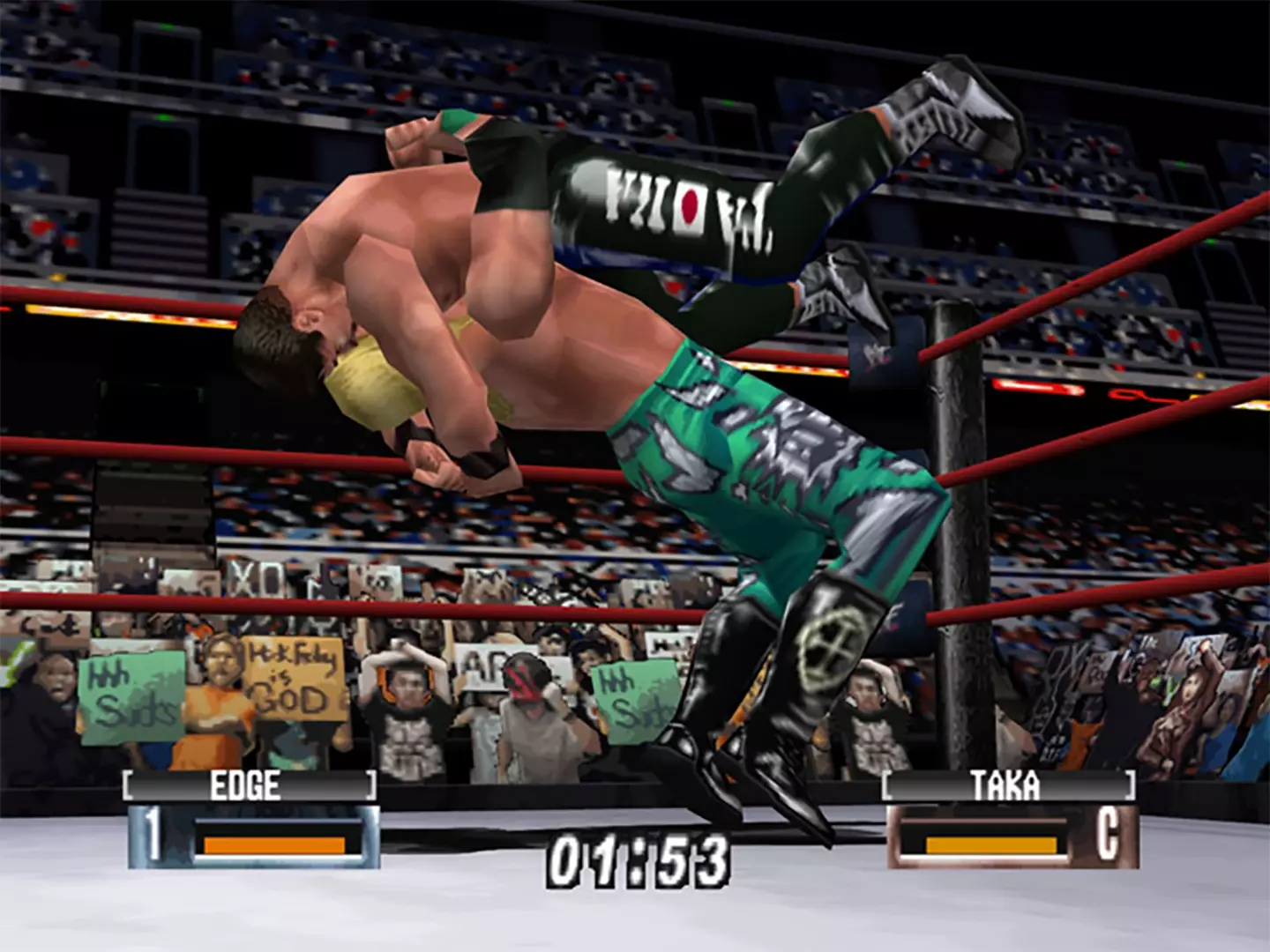Screen dimensions: 1270x952
Task: Click the orange fill of EDGE's health bar
Action: [272, 843]
